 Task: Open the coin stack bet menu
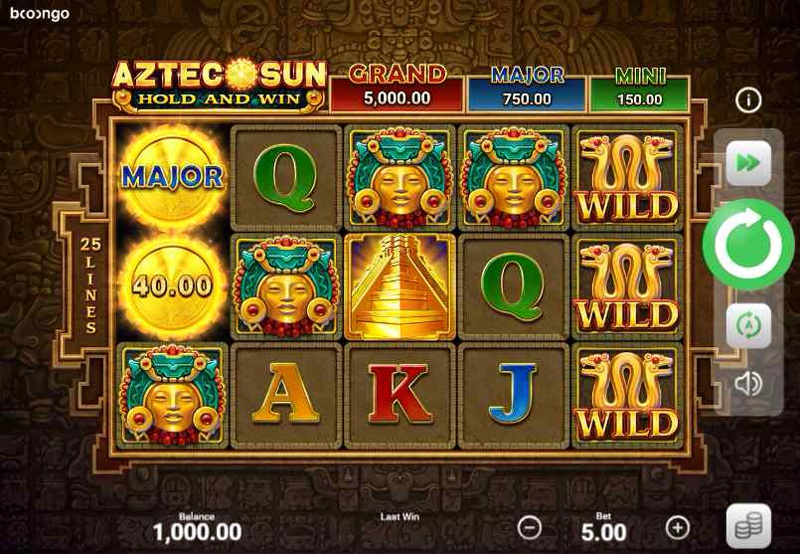pos(748,527)
